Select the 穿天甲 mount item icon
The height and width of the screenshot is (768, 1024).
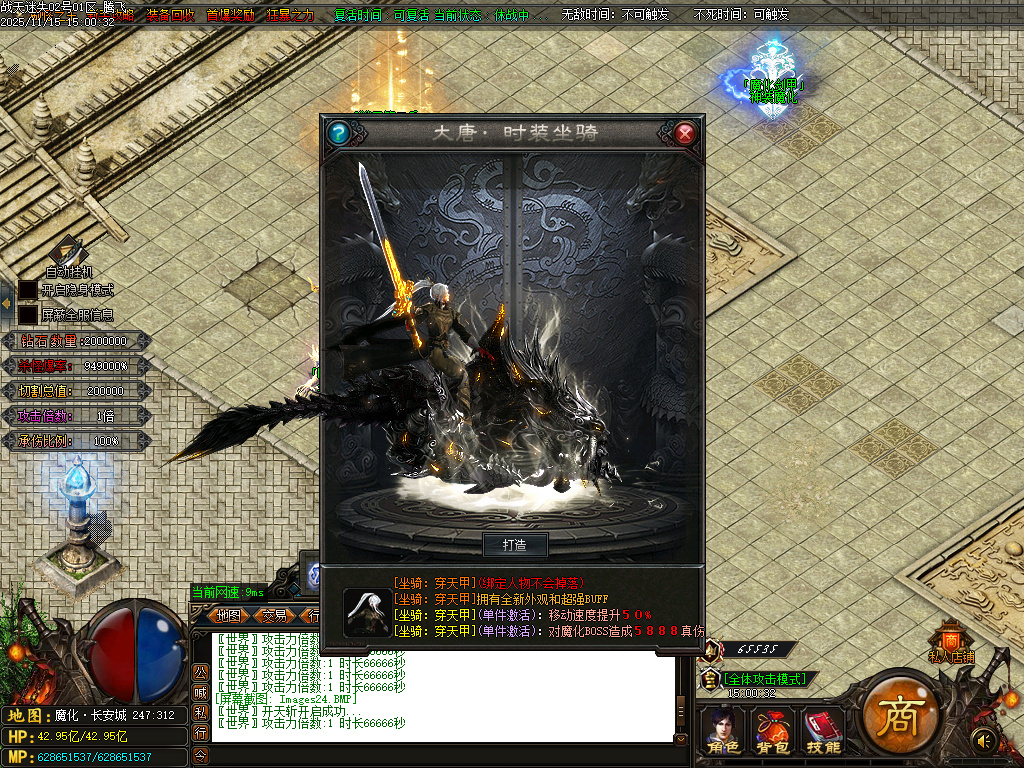367,610
